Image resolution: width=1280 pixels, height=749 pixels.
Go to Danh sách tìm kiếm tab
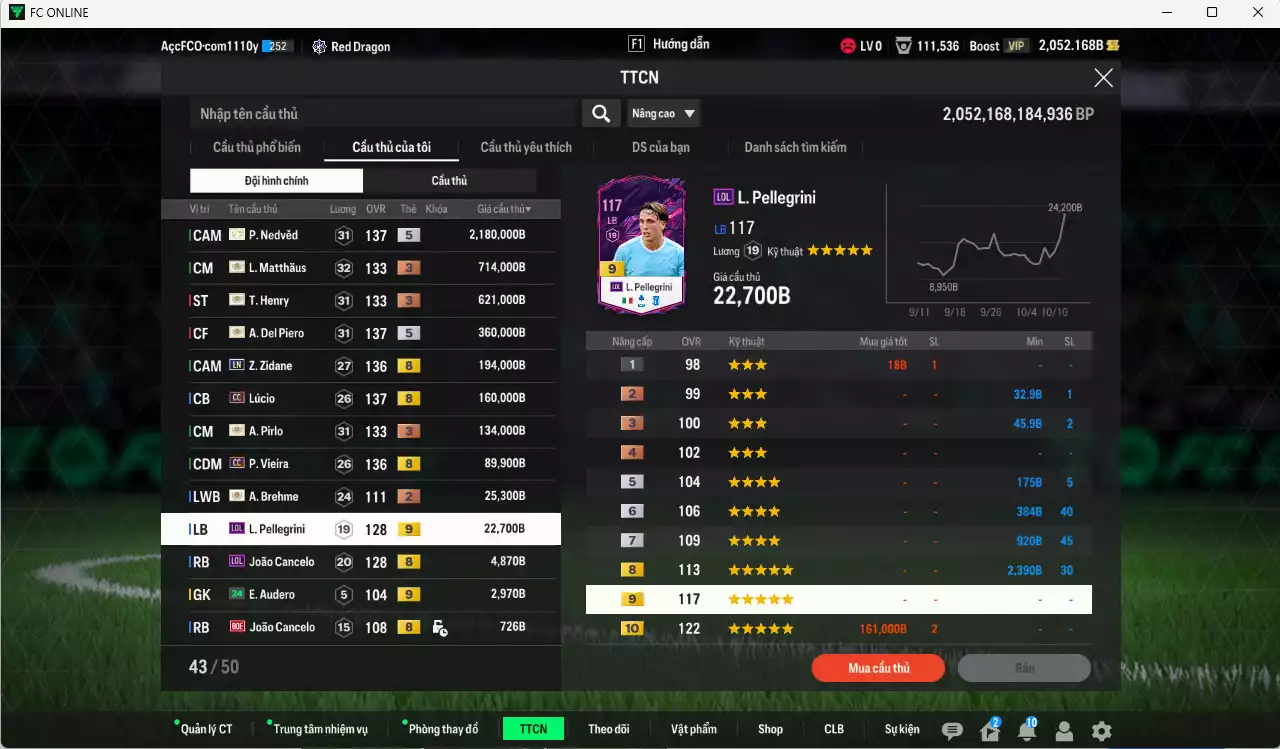[x=795, y=147]
